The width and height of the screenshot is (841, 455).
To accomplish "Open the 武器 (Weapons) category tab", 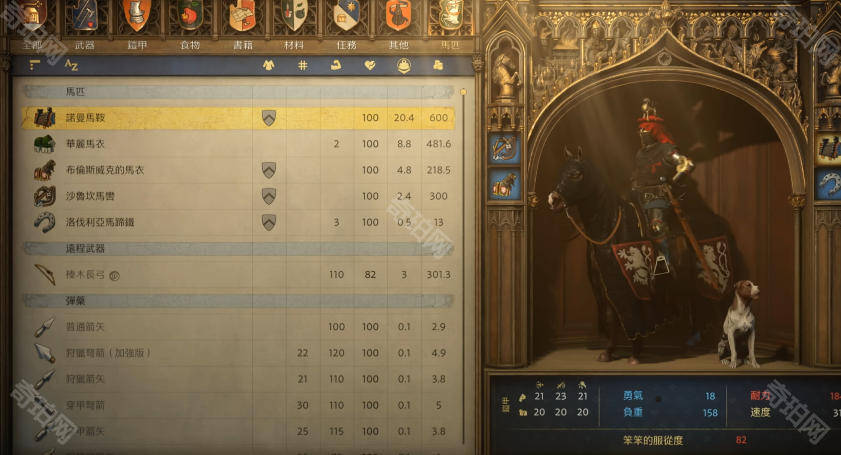I will click(85, 44).
